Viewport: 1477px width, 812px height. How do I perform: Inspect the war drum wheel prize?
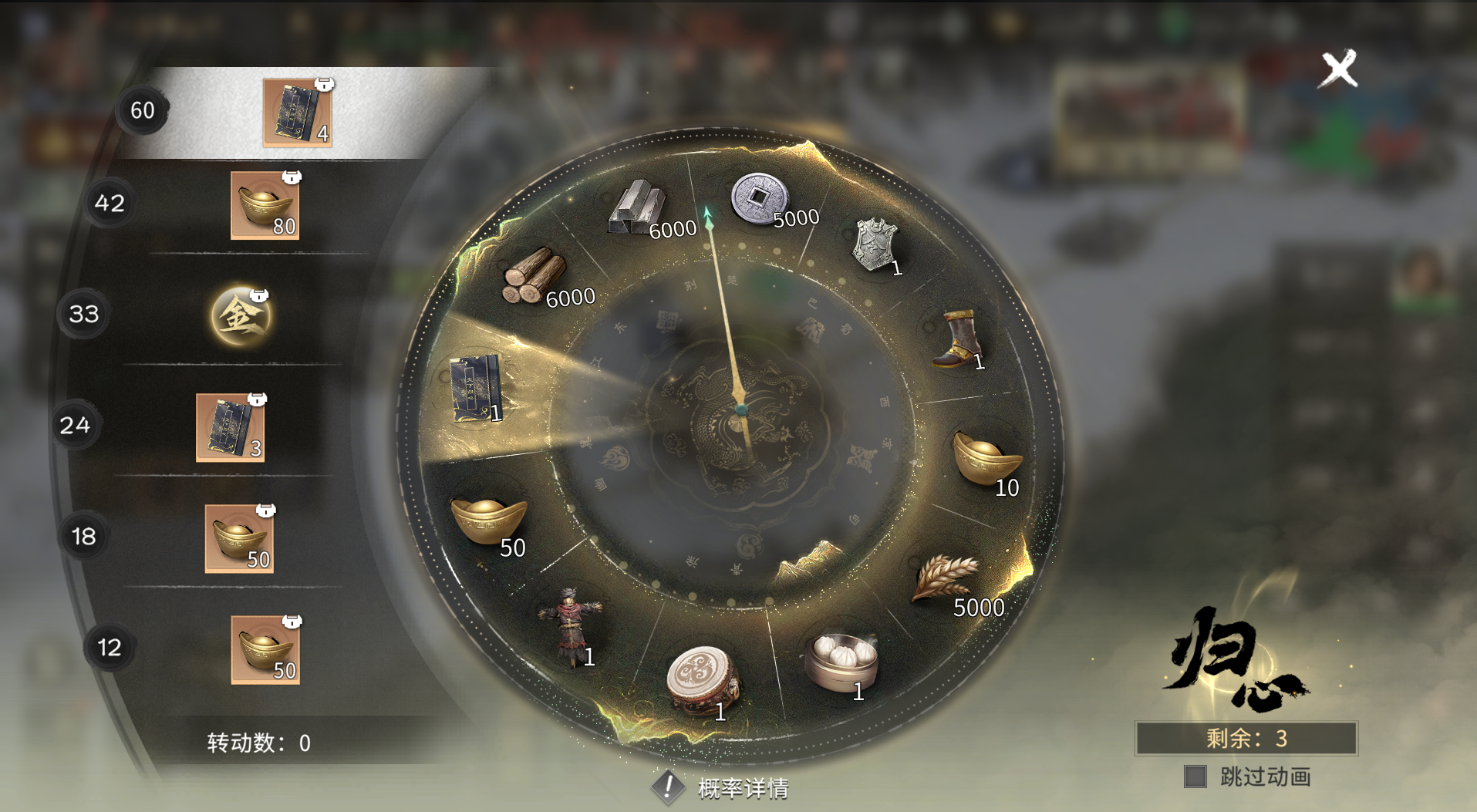tap(702, 680)
